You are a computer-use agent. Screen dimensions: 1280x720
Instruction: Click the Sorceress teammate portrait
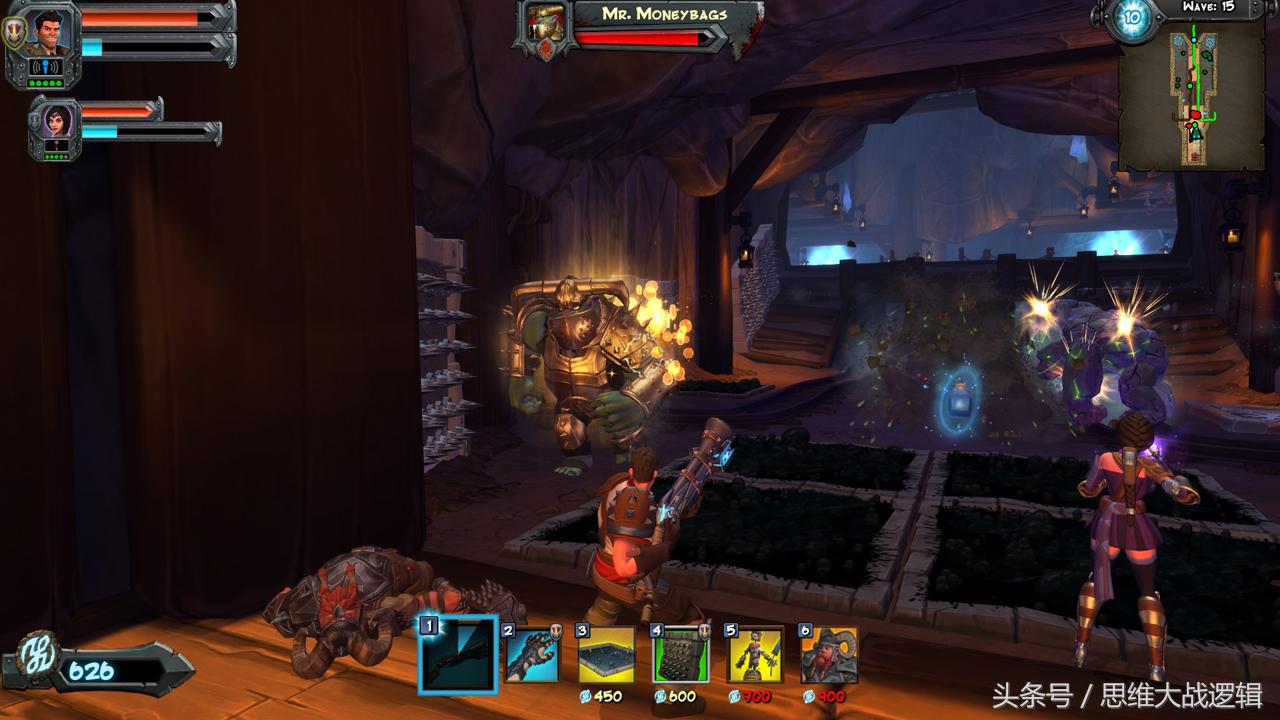click(56, 122)
